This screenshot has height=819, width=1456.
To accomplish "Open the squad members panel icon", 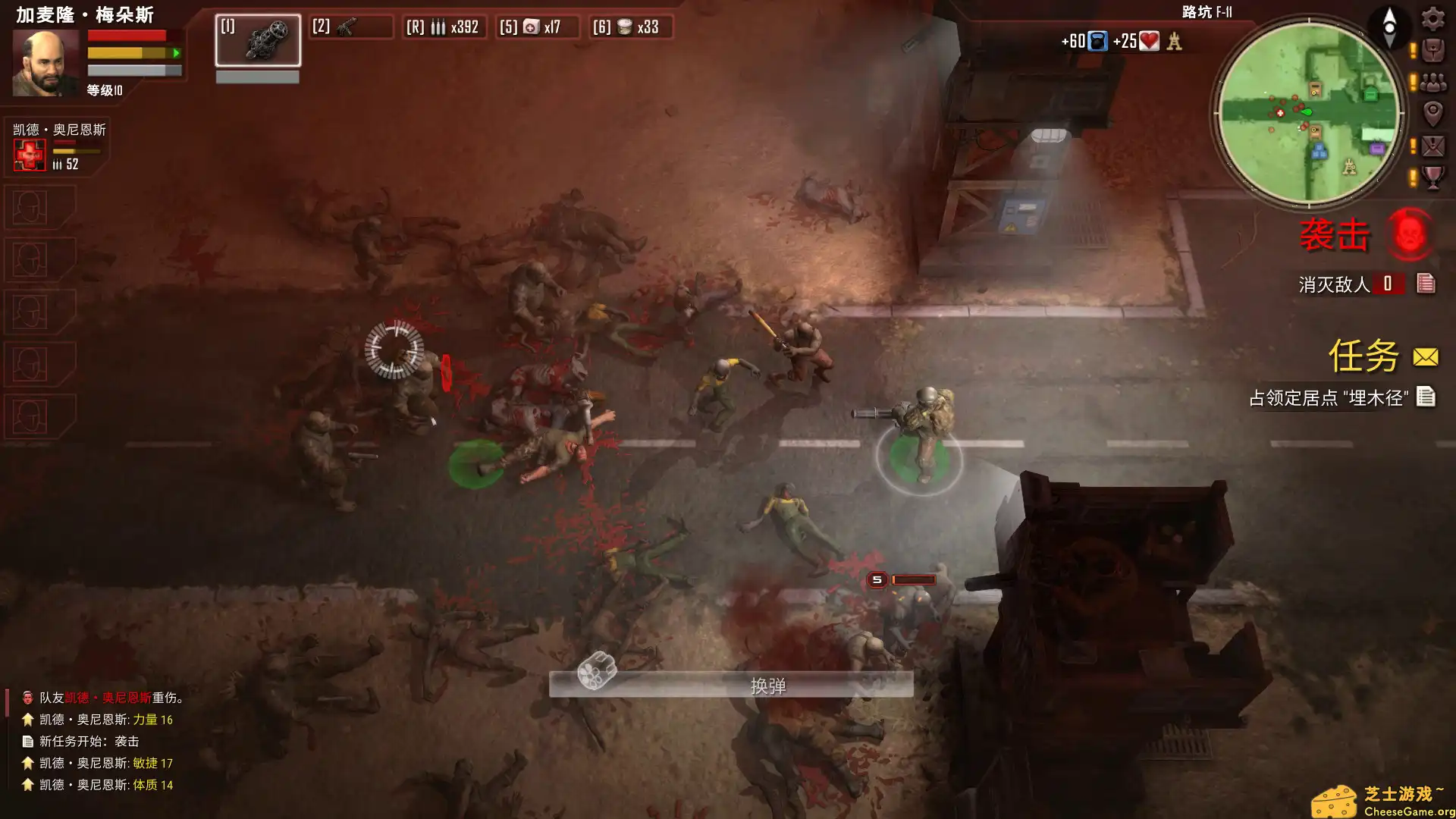I will point(1432,83).
